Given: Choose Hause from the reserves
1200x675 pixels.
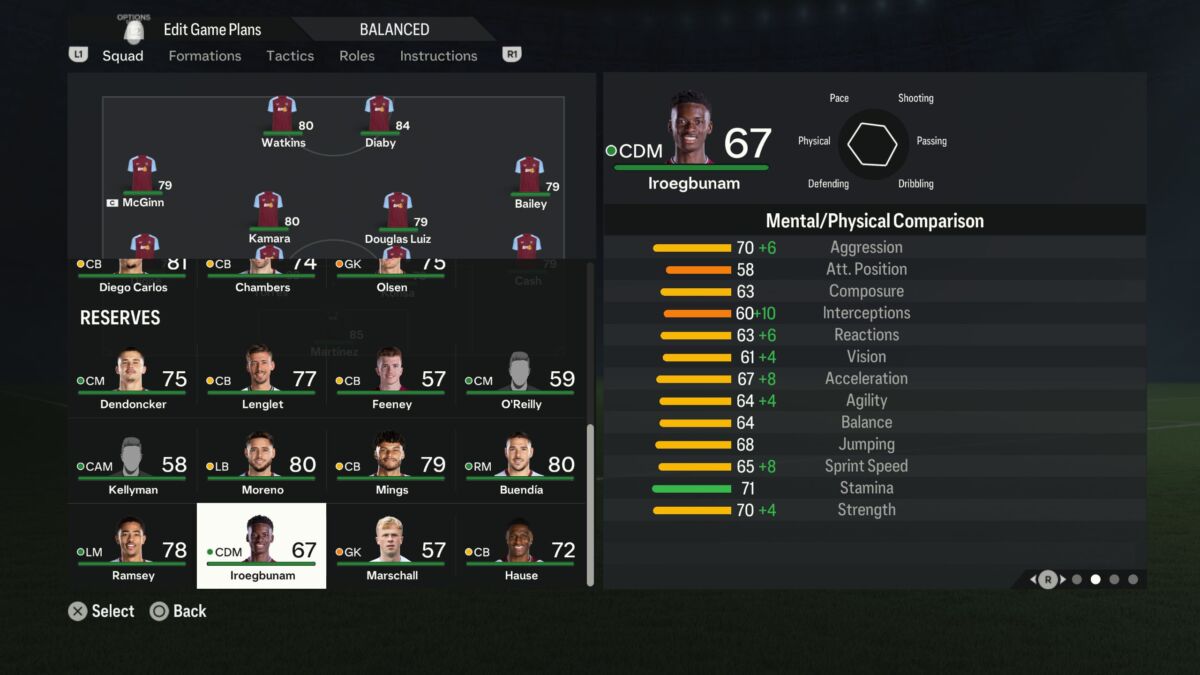Looking at the screenshot, I should point(520,552).
